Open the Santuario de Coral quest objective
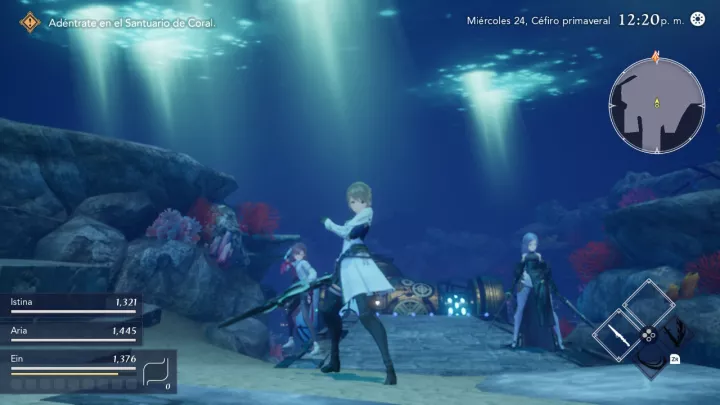Screen dimensions: 720x405 [x=122, y=21]
